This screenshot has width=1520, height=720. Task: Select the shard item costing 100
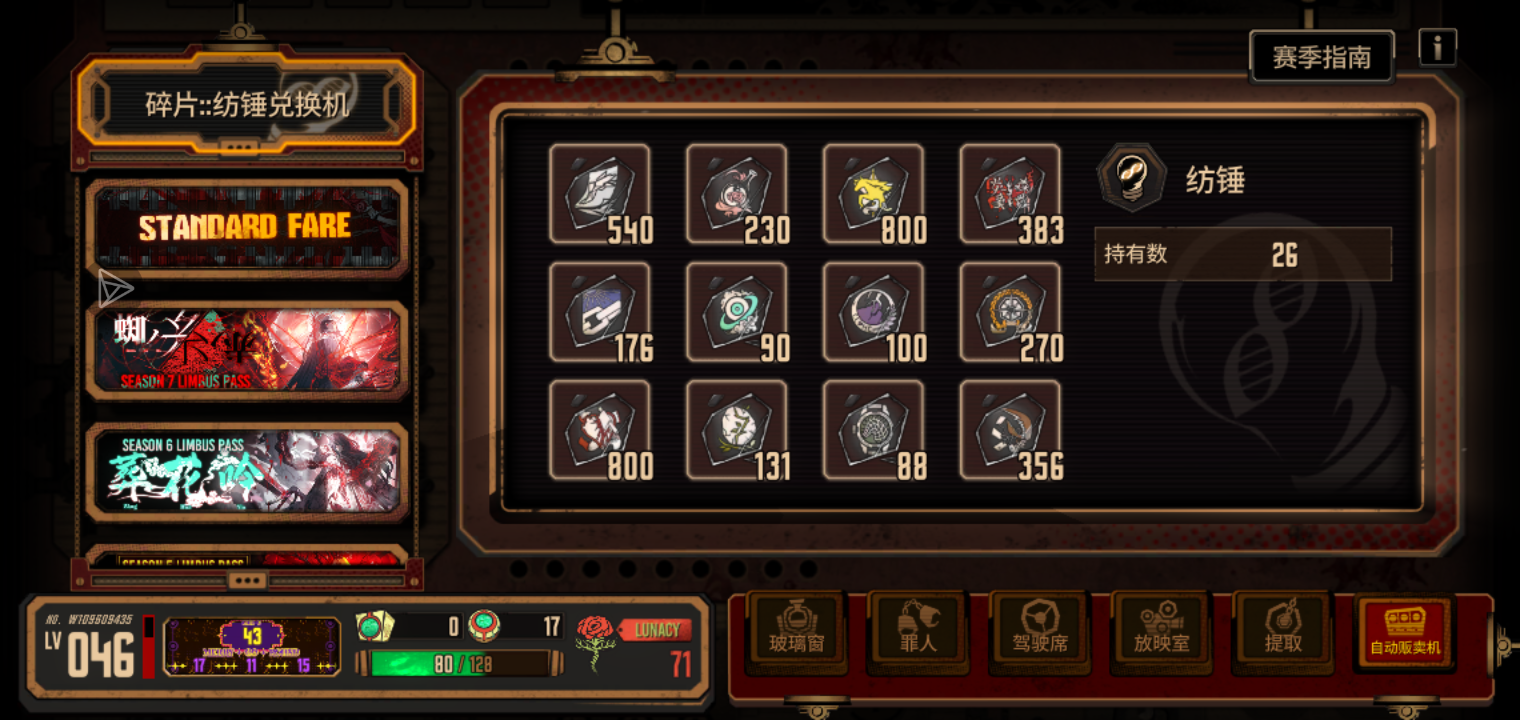tap(873, 312)
